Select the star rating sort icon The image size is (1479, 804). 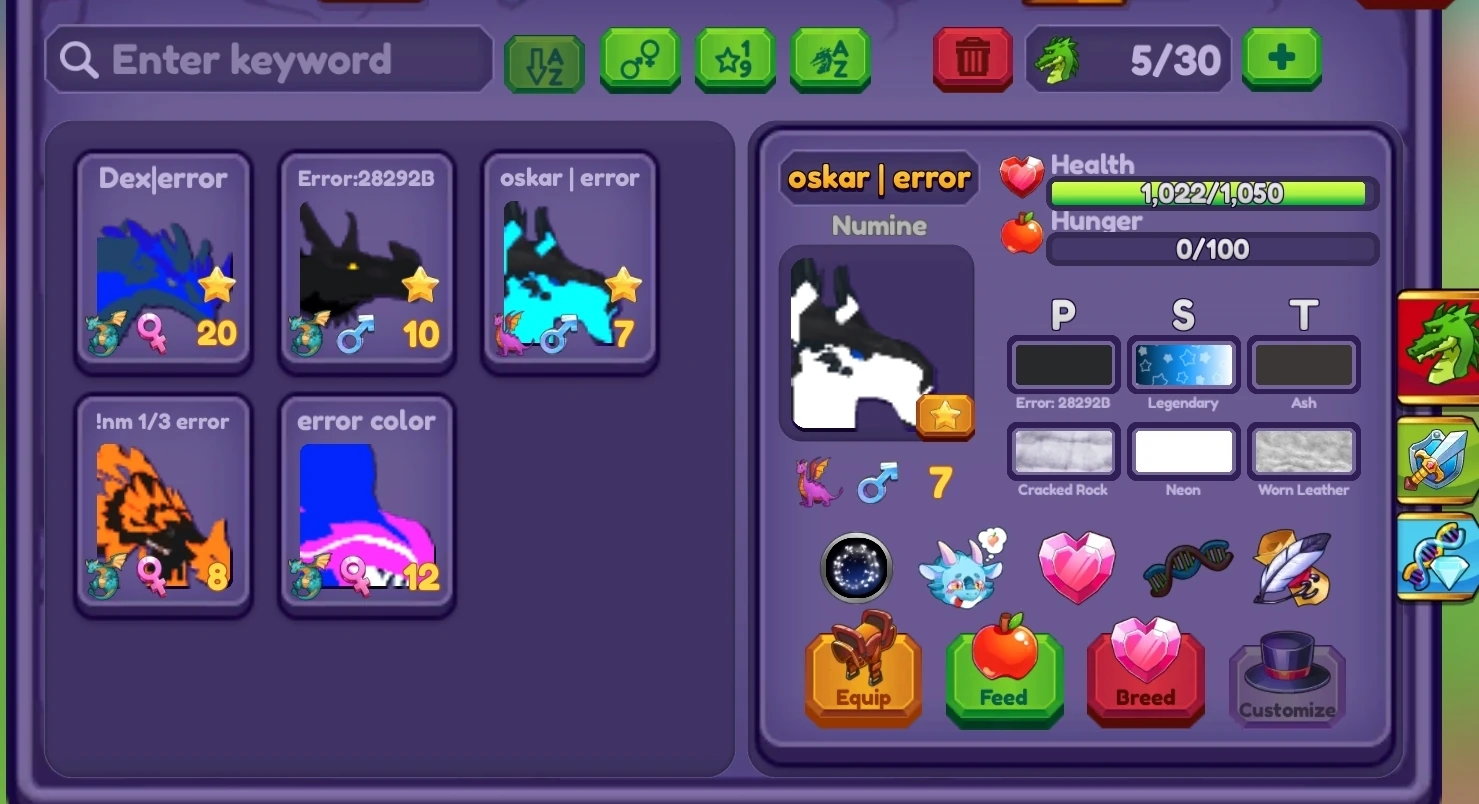(734, 59)
